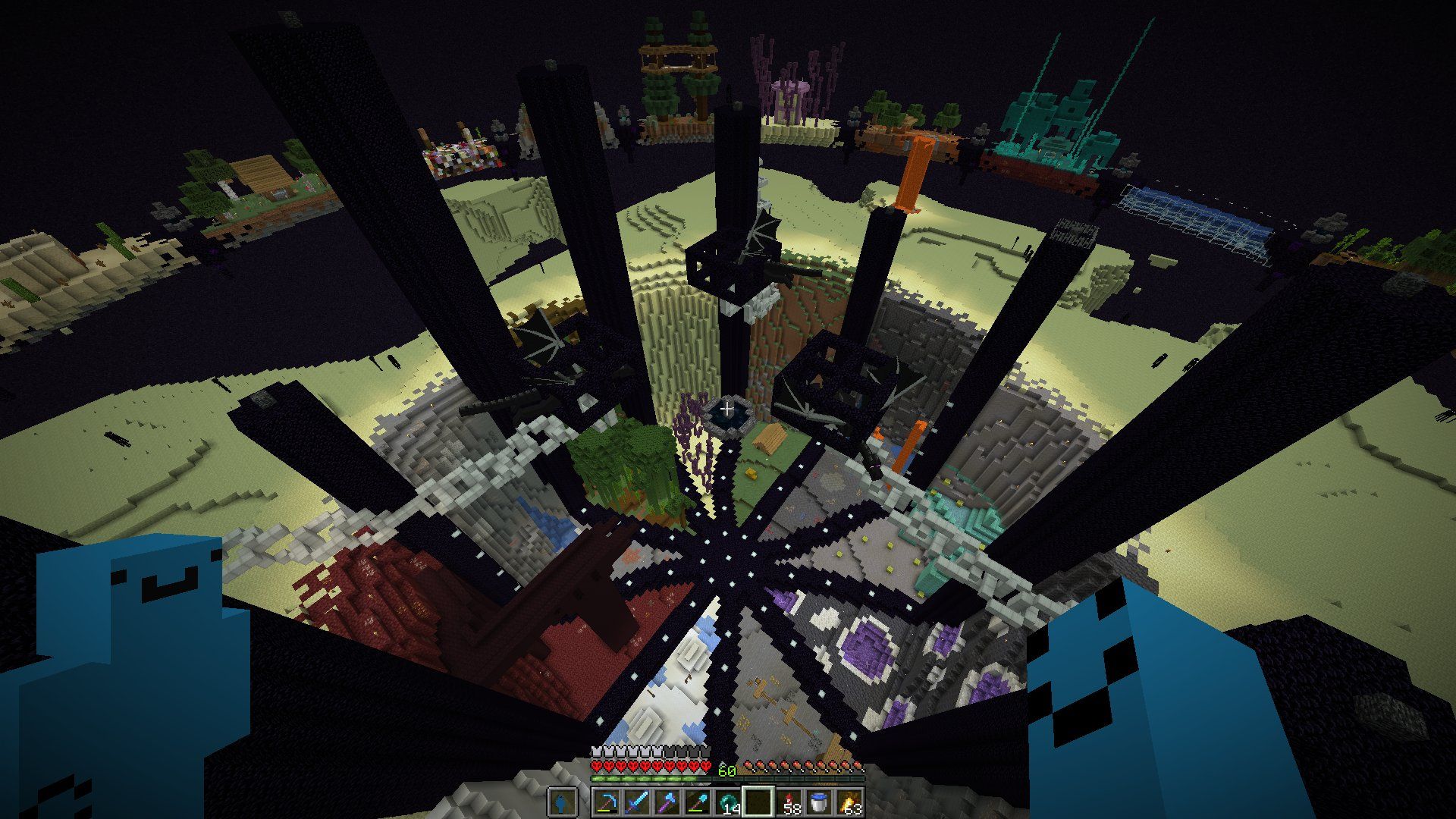Click the leftmost heart in the health bar

point(598,766)
